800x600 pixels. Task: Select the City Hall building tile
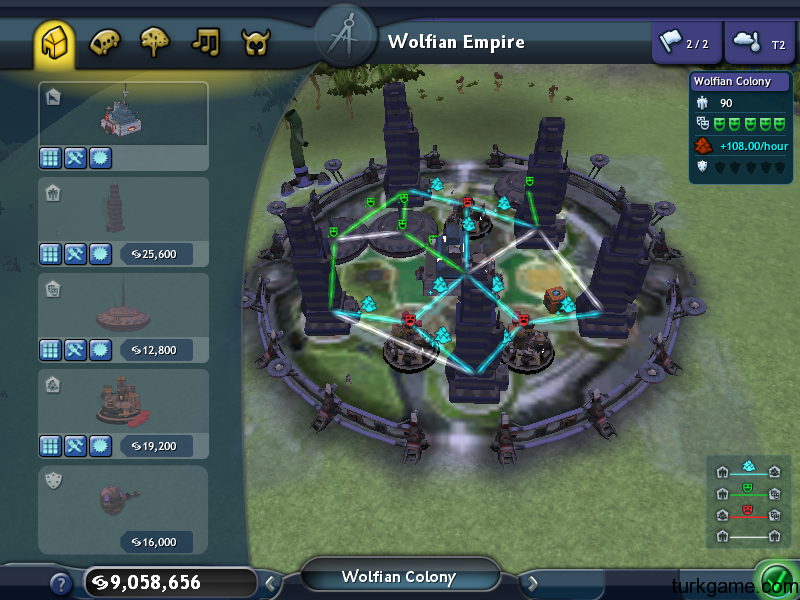(123, 114)
